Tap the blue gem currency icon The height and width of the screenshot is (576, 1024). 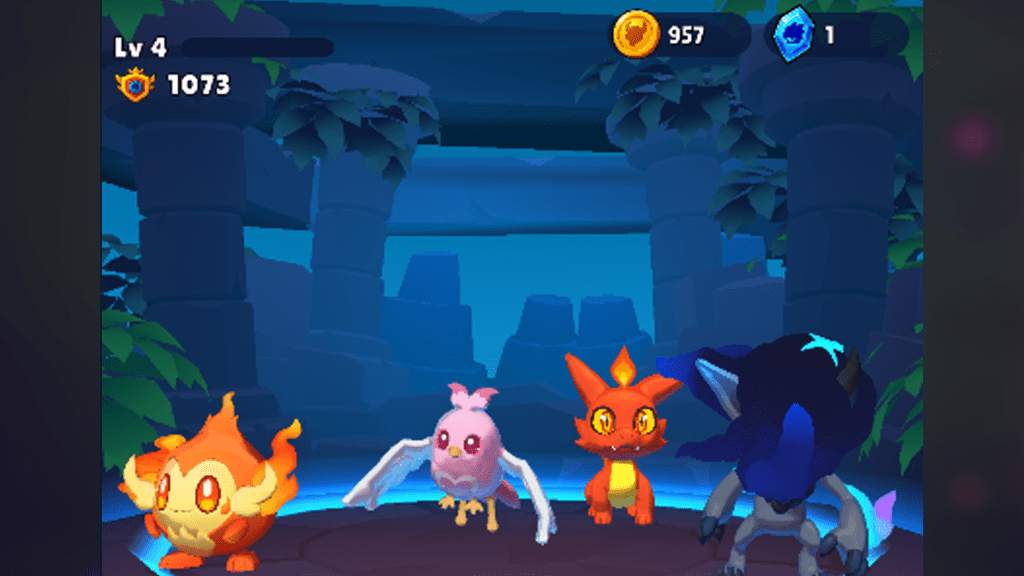tap(794, 35)
